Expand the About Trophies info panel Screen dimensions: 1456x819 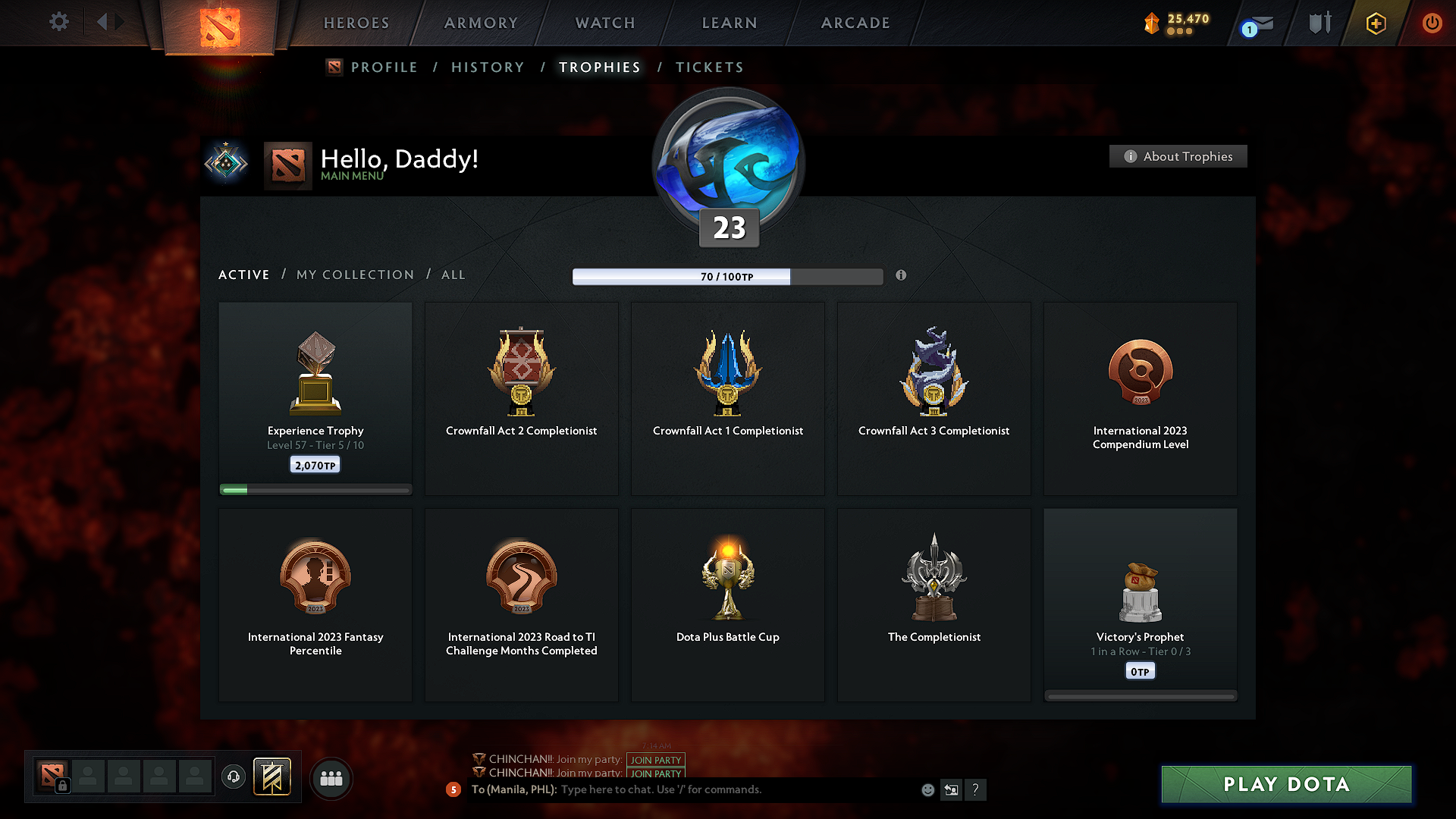tap(1178, 156)
